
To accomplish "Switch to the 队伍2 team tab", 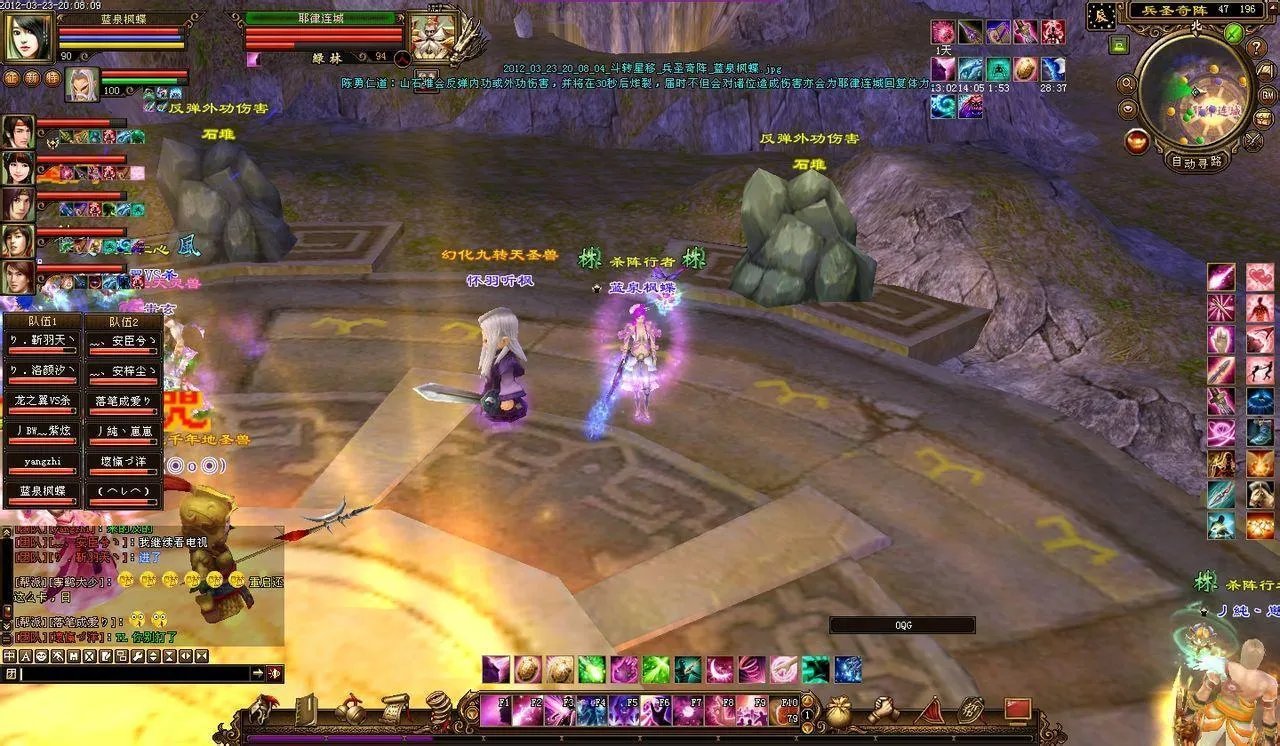I will 123,322.
